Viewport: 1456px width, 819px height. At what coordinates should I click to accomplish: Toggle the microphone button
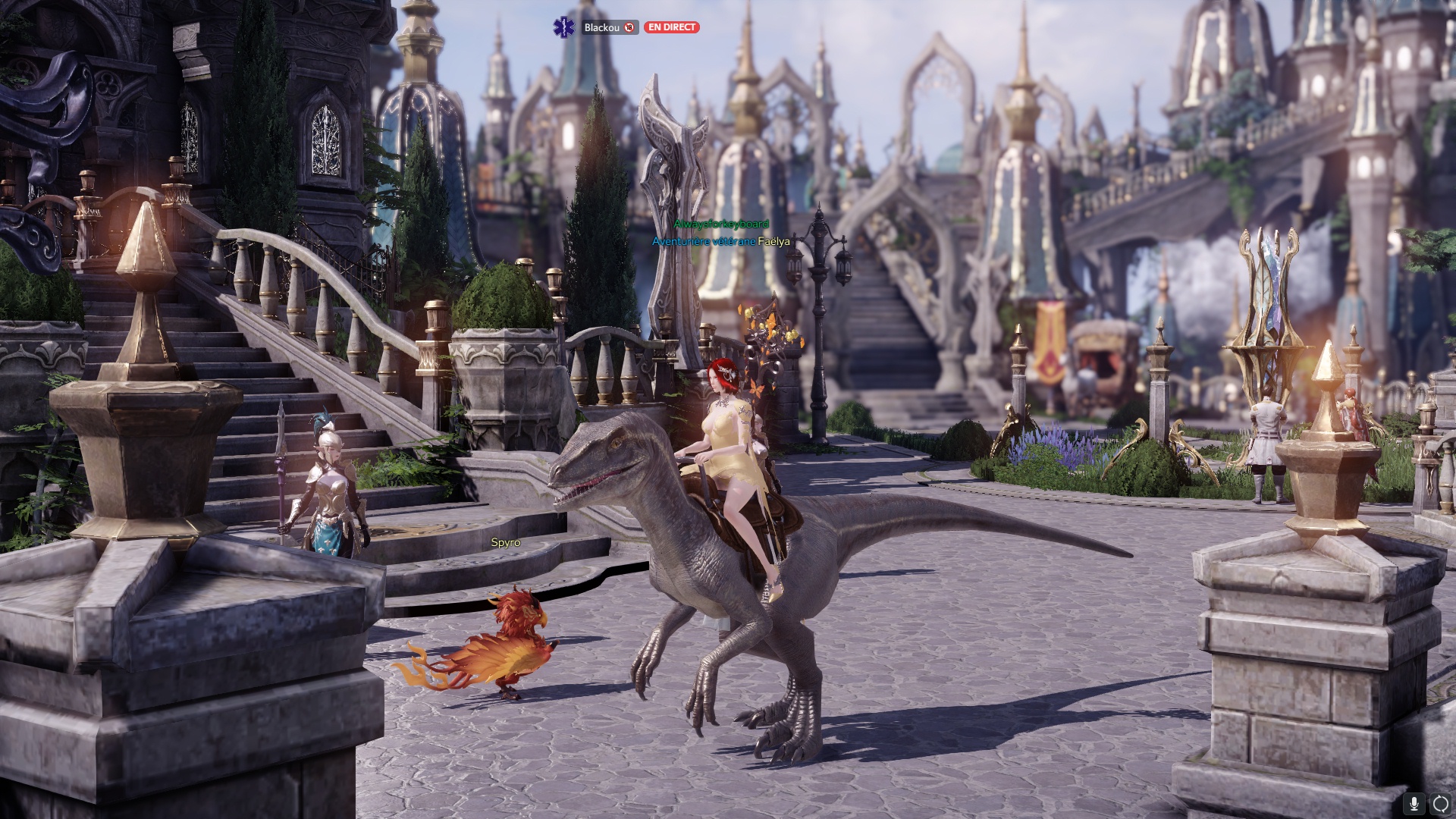click(1414, 803)
